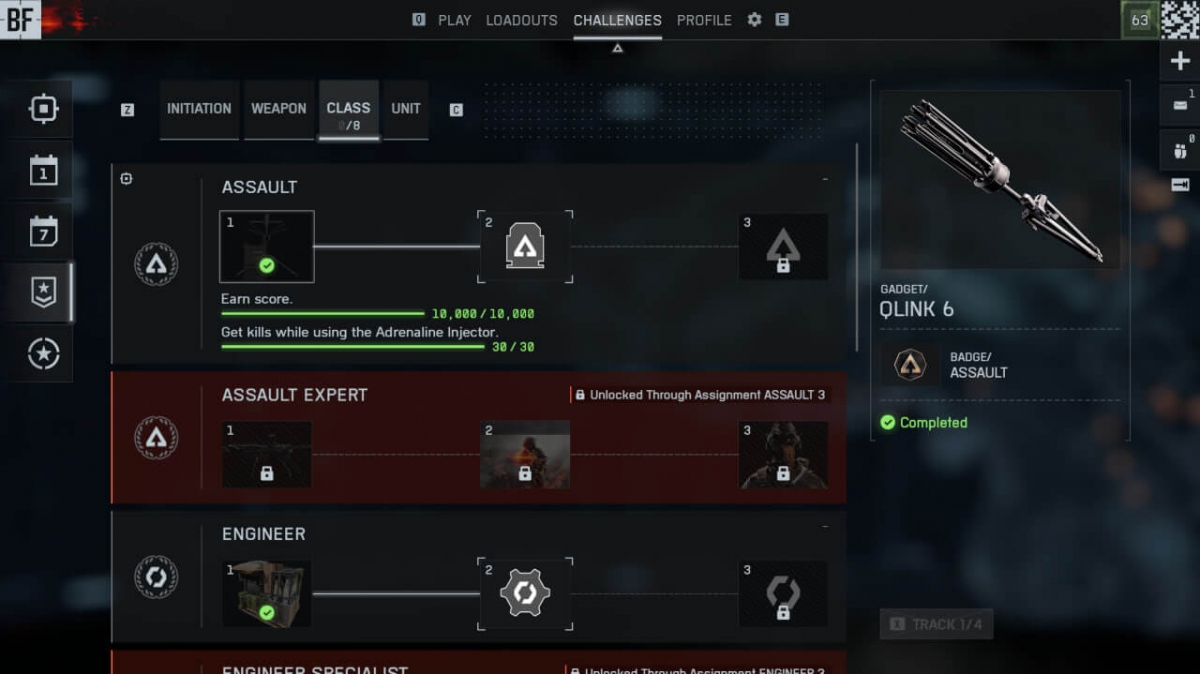This screenshot has width=1200, height=674.
Task: Click the TRACK 1/4 button
Action: point(936,624)
